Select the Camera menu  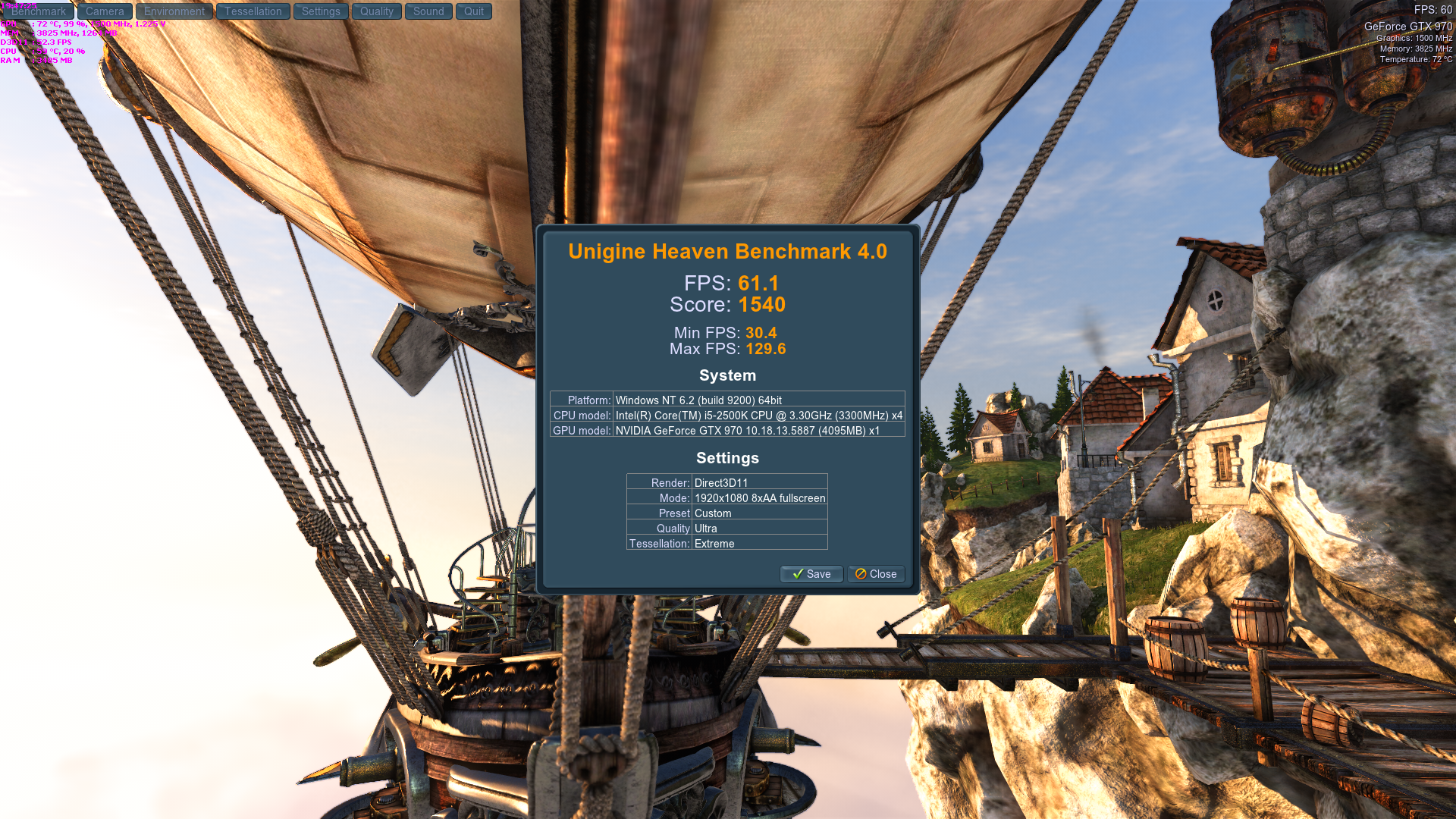[105, 11]
